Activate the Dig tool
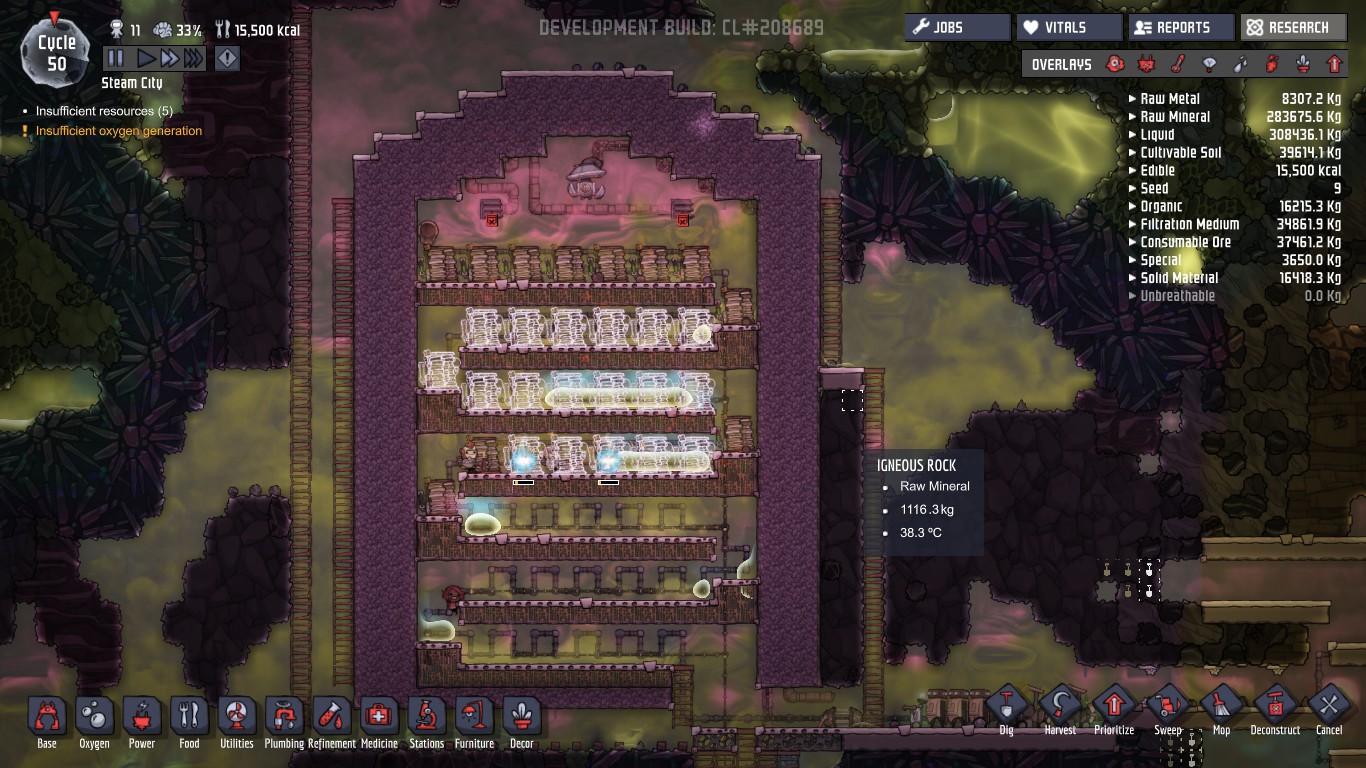1366x768 pixels. pyautogui.click(x=1006, y=706)
